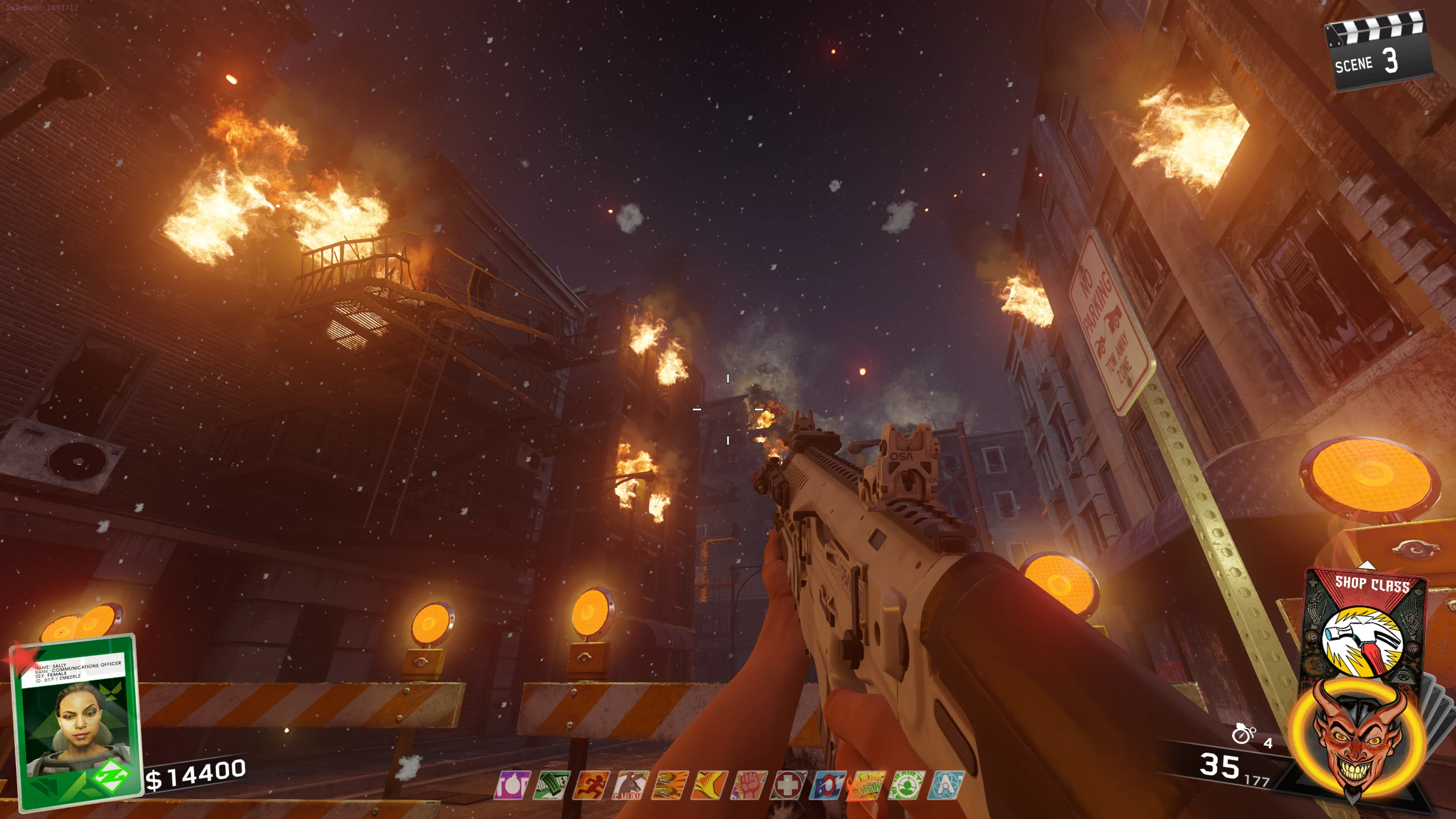Image resolution: width=1456 pixels, height=819 pixels.
Task: Select the blue atom perk icon
Action: pyautogui.click(x=945, y=785)
